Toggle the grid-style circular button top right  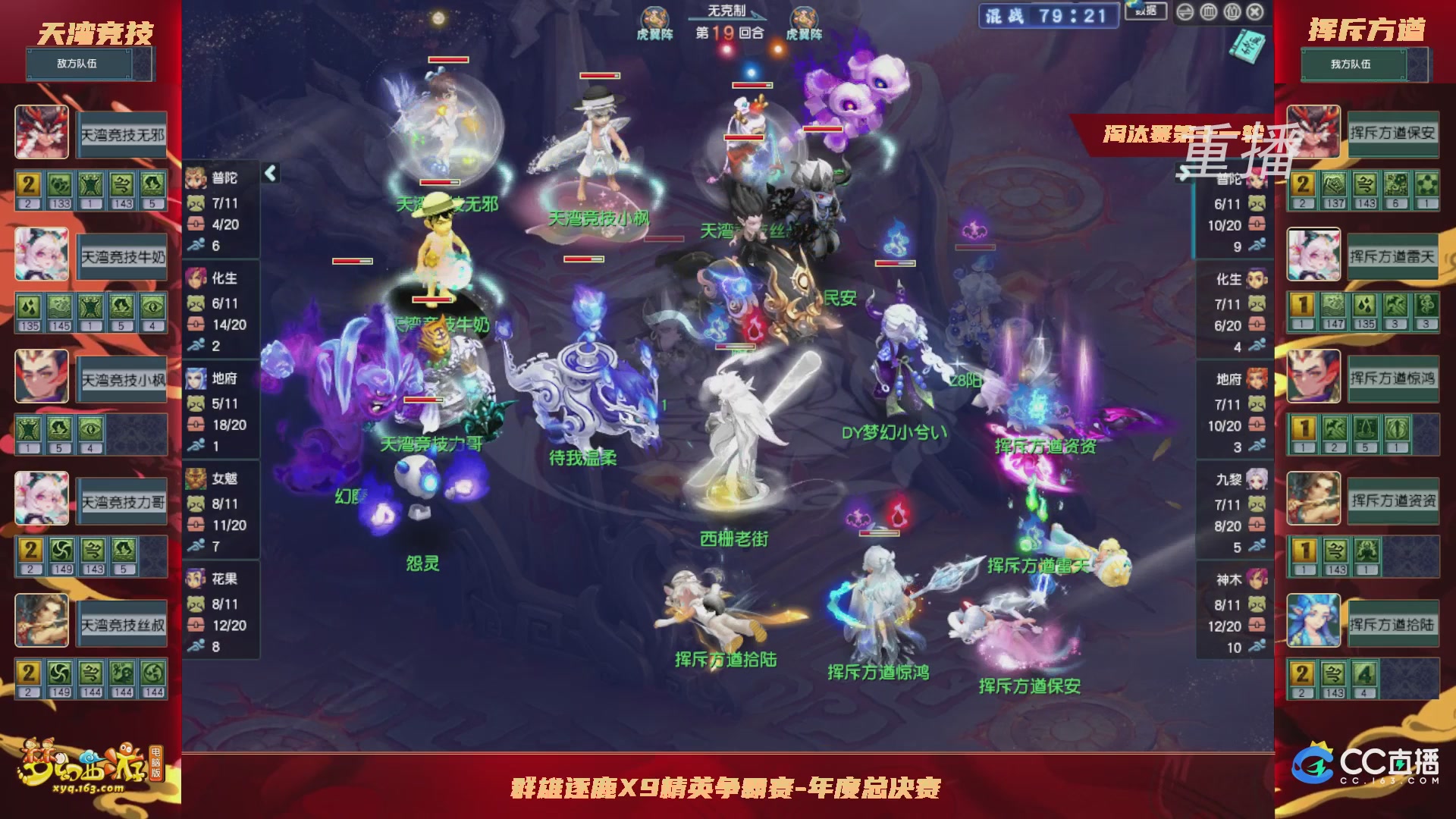[x=1208, y=12]
